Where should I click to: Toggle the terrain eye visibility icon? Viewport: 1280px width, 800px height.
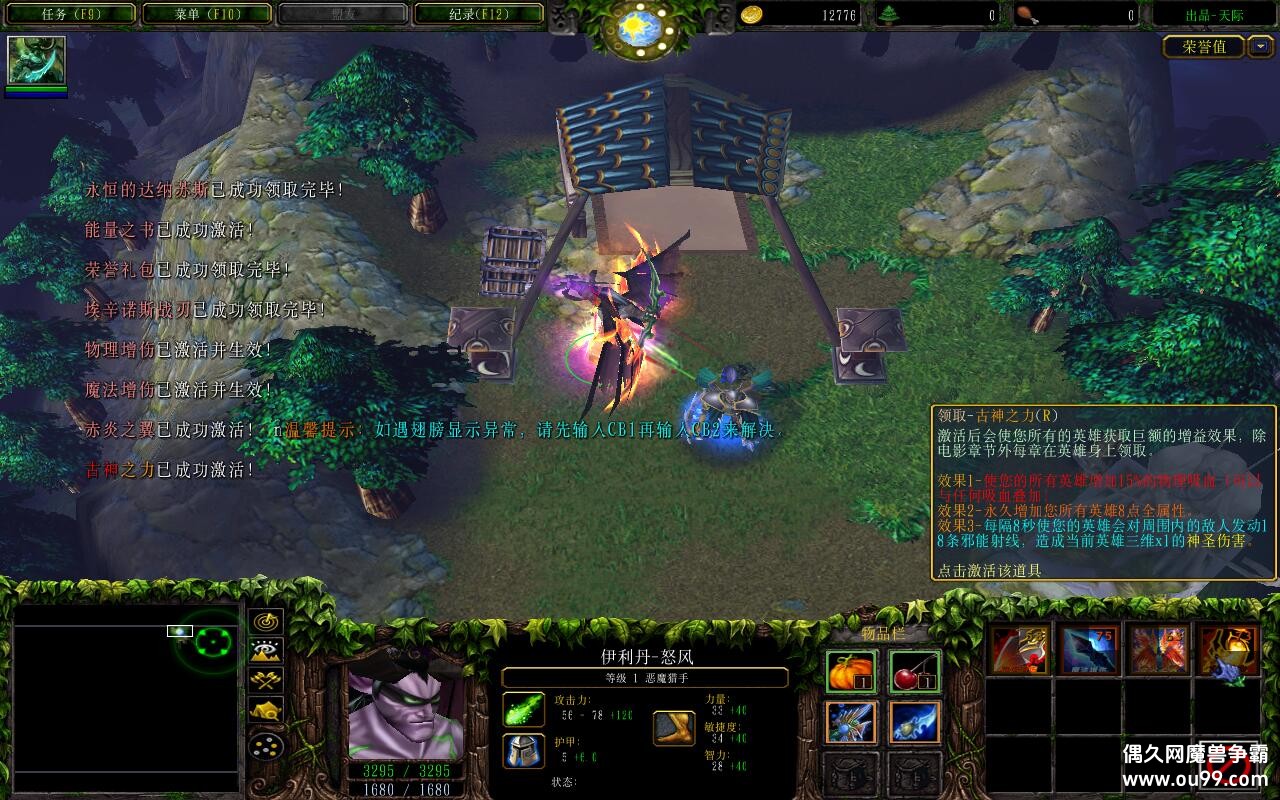(264, 651)
